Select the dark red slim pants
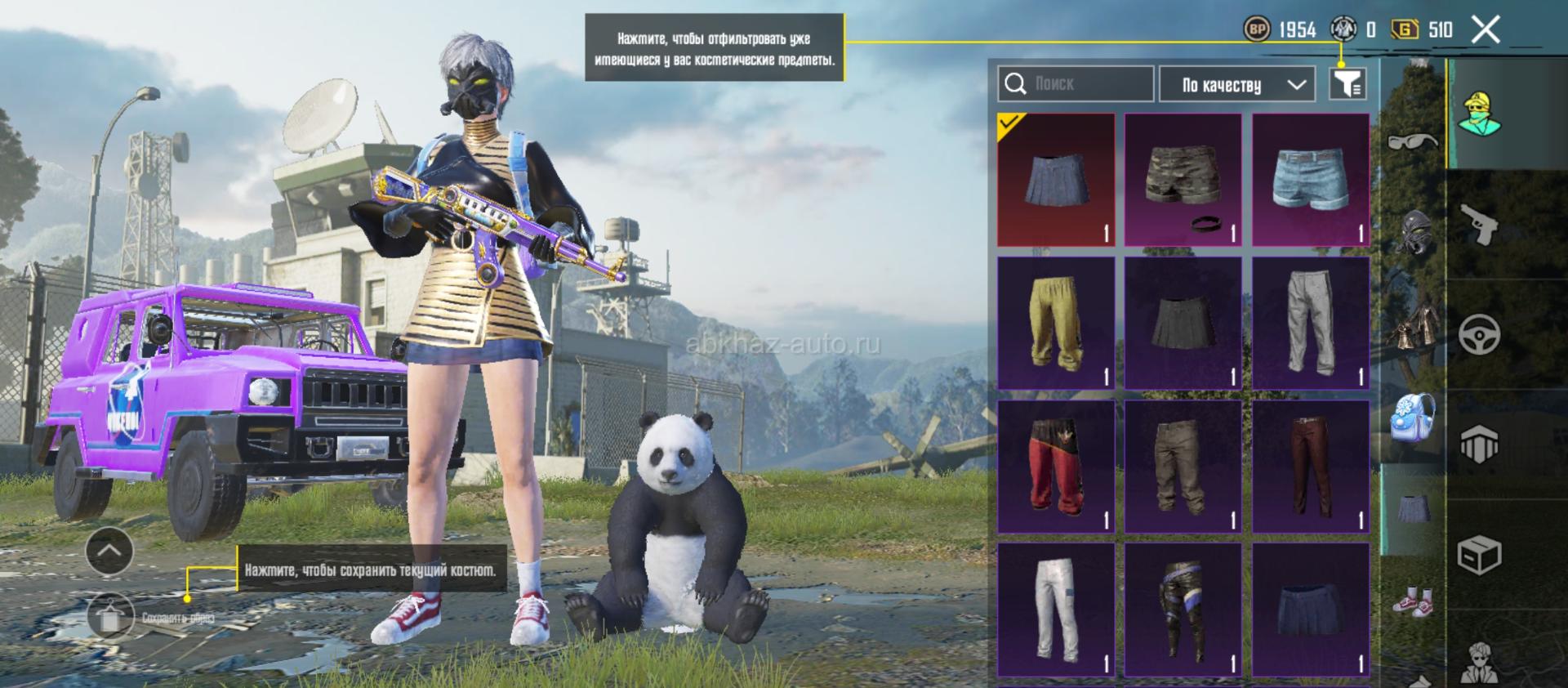1568x688 pixels. point(1311,467)
